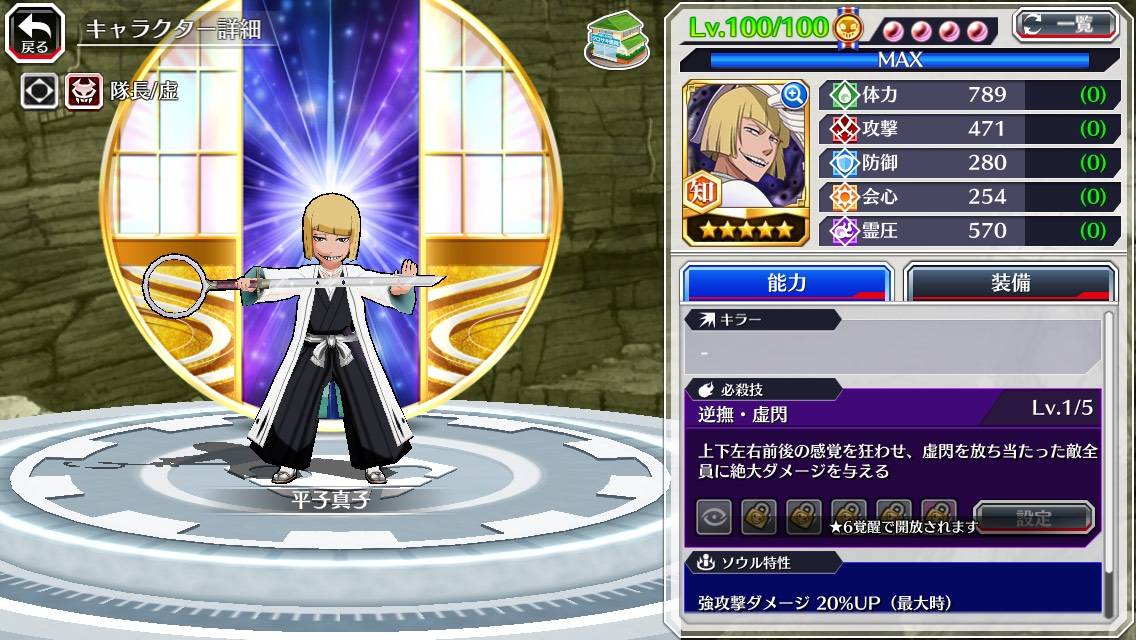Viewport: 1136px width, 640px height.
Task: Click the 設定 special move button
Action: tap(1034, 518)
